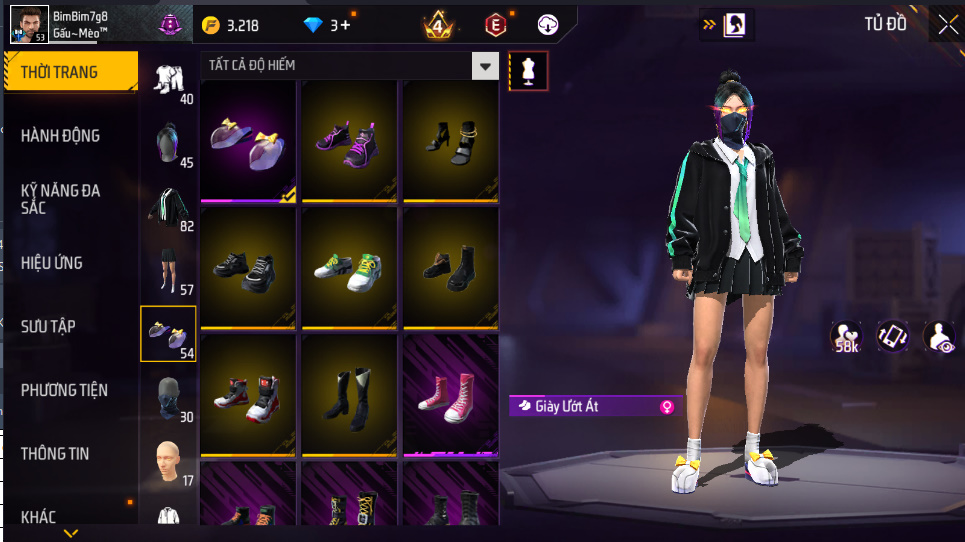Click the mannequin outfit preview icon

[528, 71]
